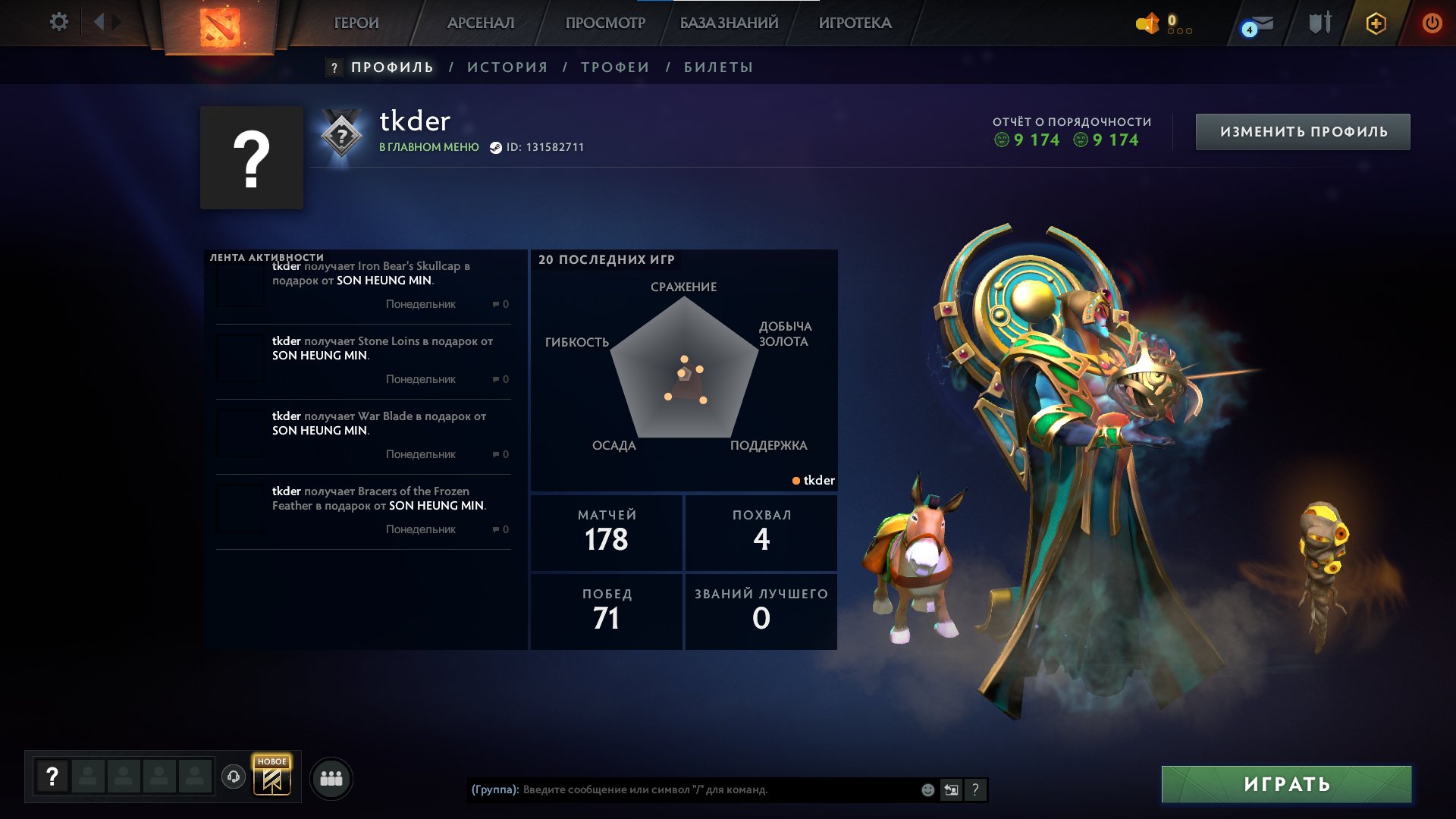This screenshot has height=819, width=1456.
Task: Click the Dota 2 logo home button
Action: pyautogui.click(x=220, y=27)
